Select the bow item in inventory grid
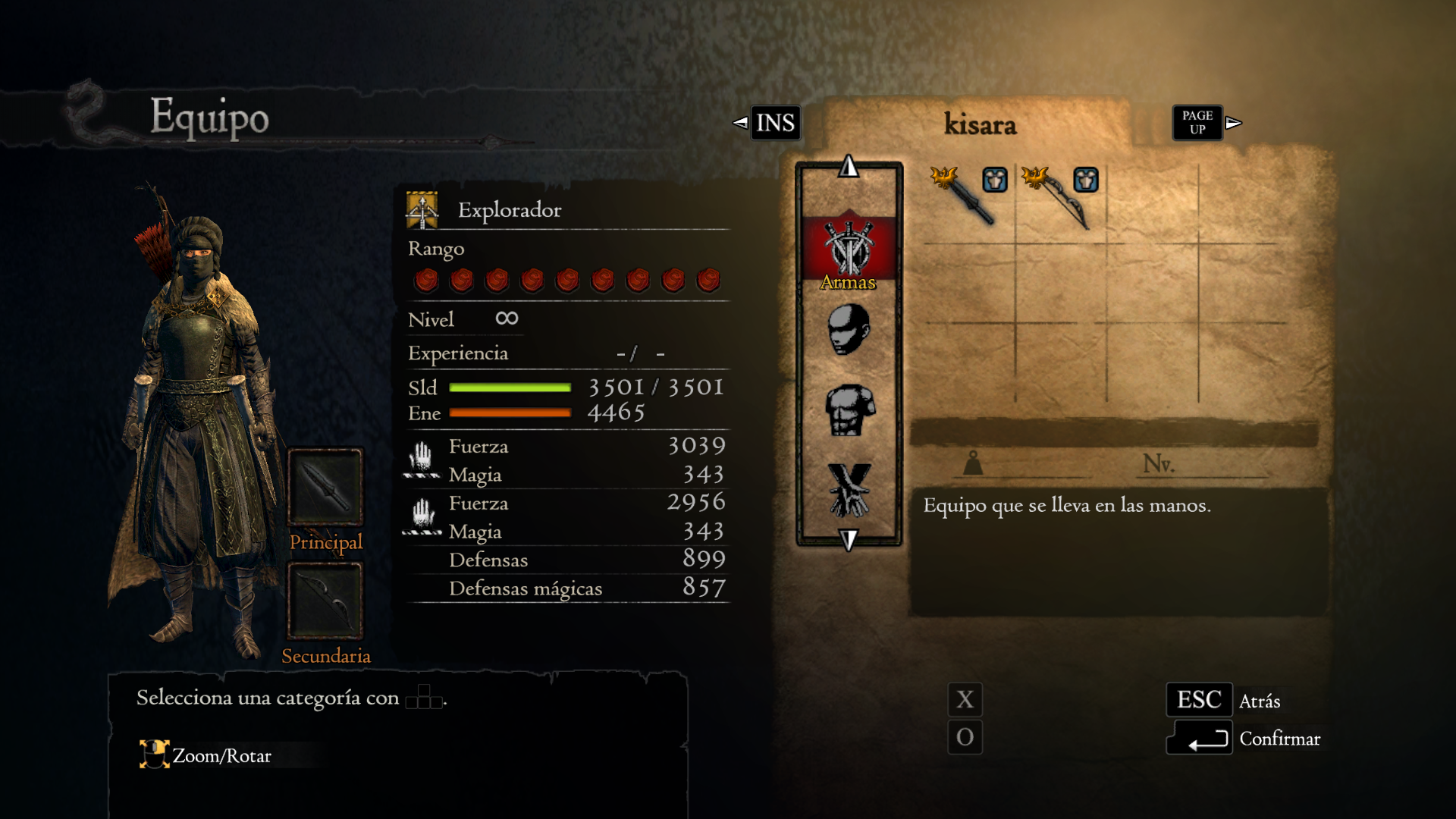Viewport: 1456px width, 819px height. [x=1060, y=197]
